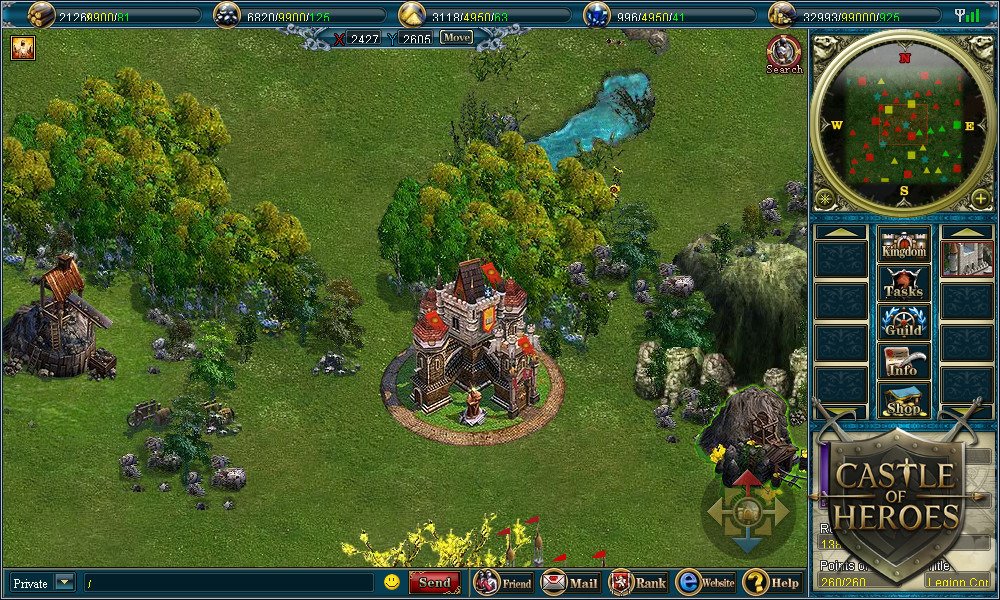Open the Search icon
Viewport: 1000px width, 600px height.
pyautogui.click(x=784, y=54)
